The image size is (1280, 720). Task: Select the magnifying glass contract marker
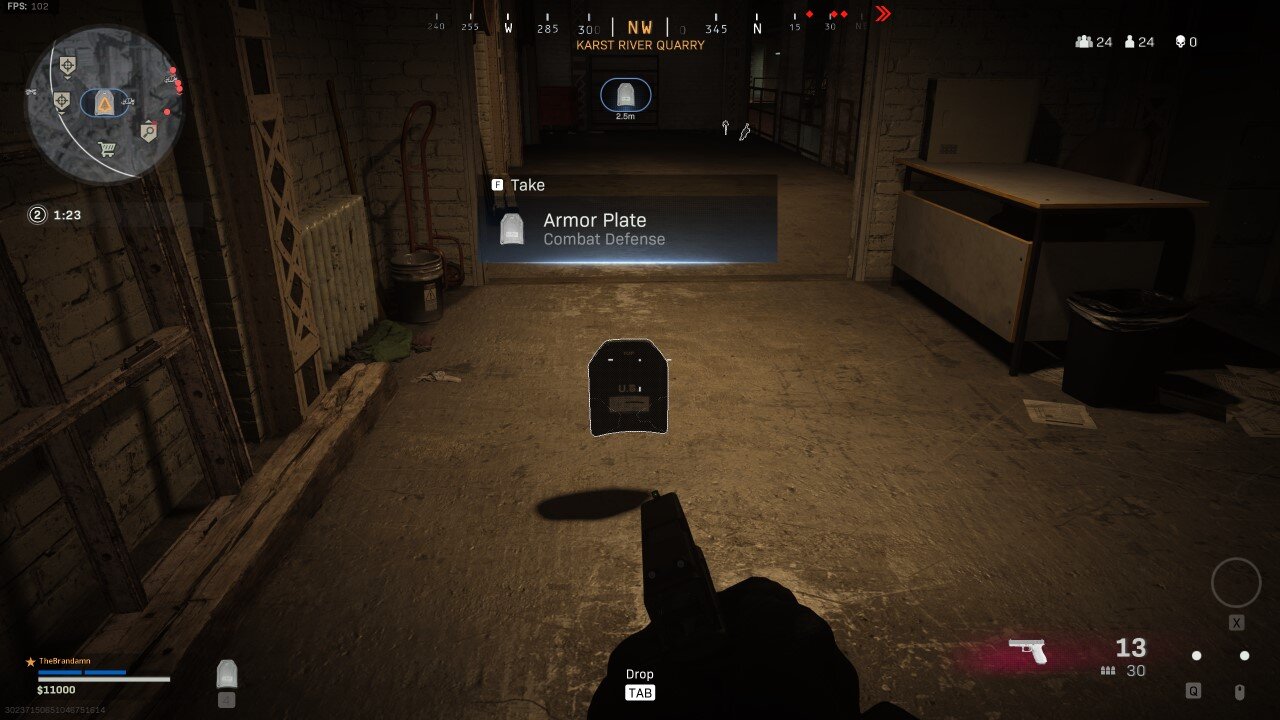coord(149,130)
